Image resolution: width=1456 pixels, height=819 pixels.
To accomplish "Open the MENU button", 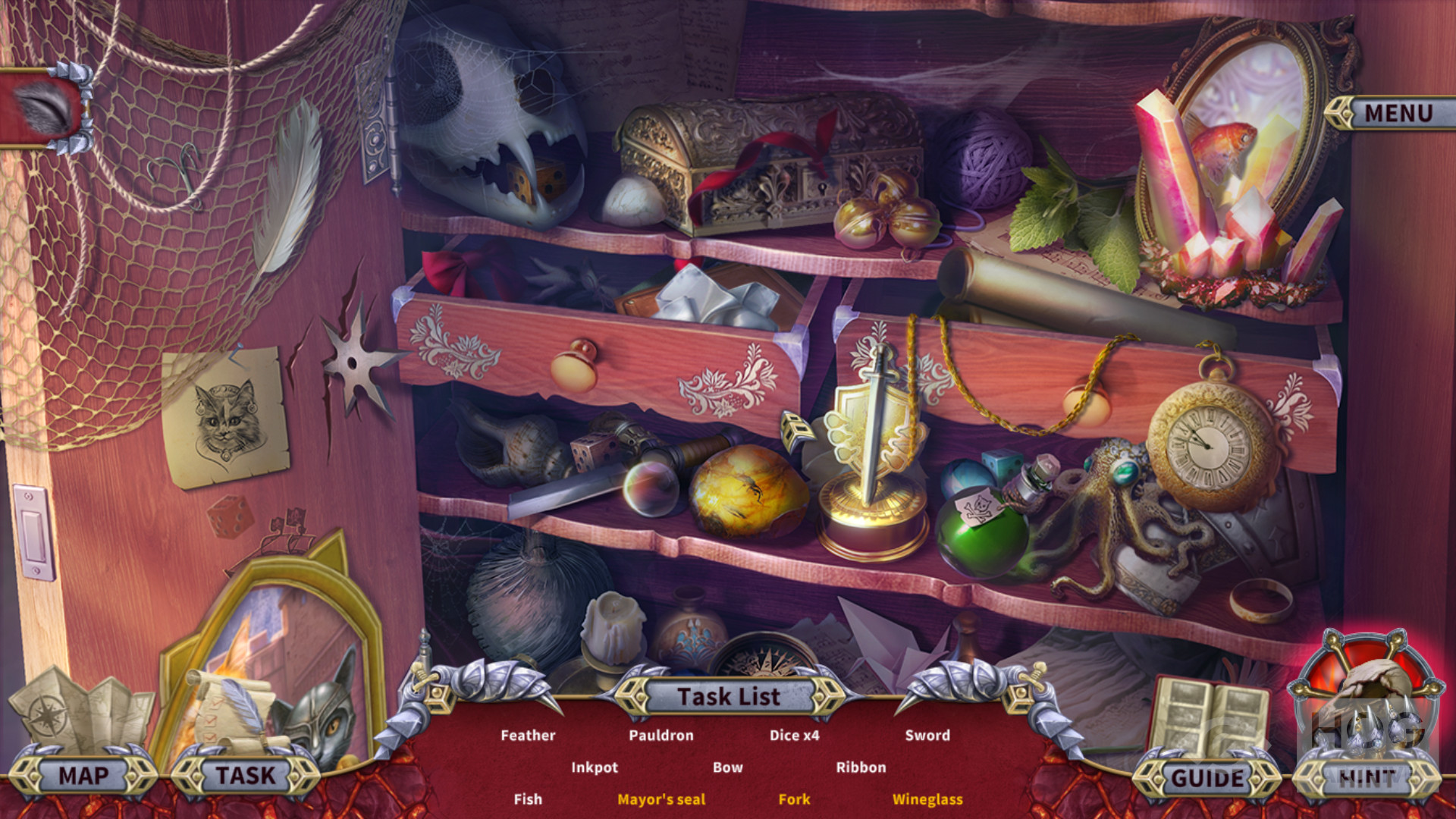I will (x=1398, y=114).
